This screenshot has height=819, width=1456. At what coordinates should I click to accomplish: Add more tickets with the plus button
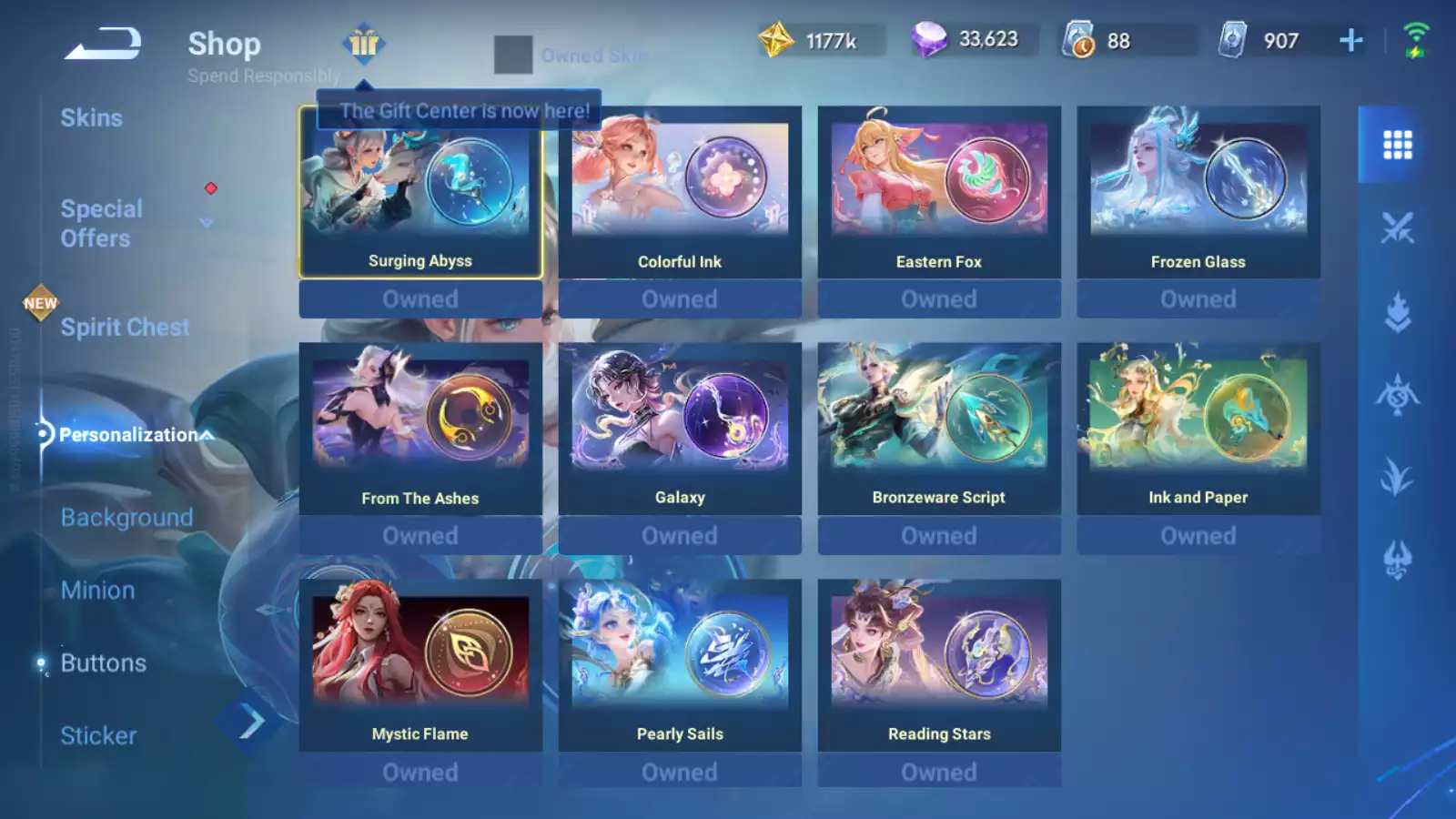(x=1351, y=40)
